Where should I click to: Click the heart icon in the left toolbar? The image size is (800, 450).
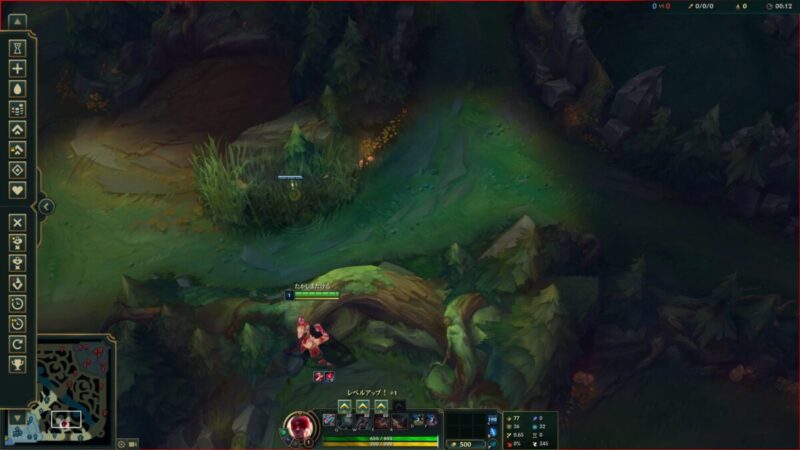[17, 190]
